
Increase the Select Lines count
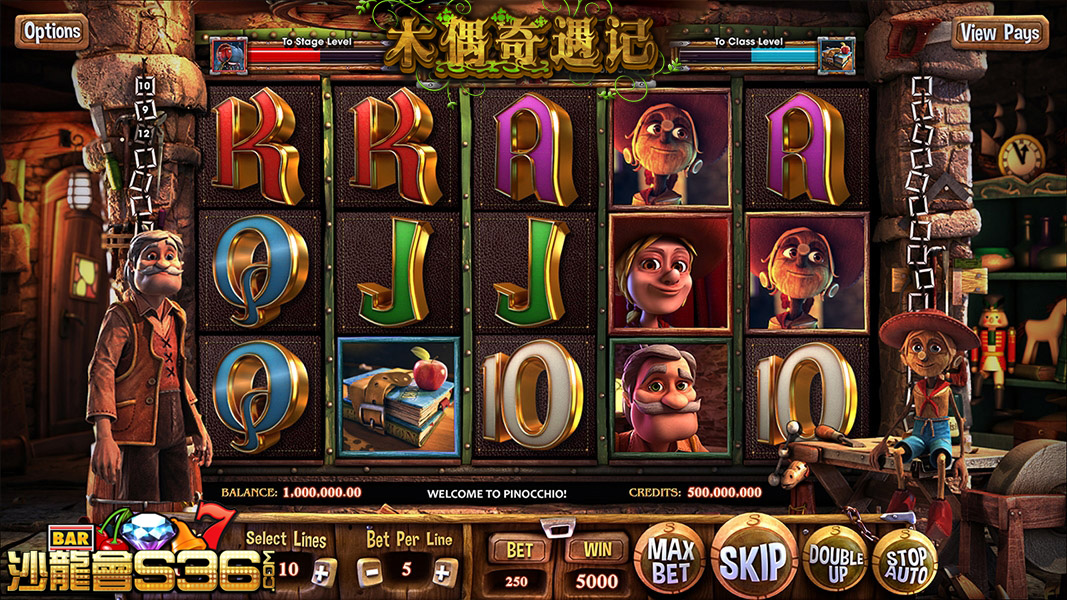[x=320, y=571]
